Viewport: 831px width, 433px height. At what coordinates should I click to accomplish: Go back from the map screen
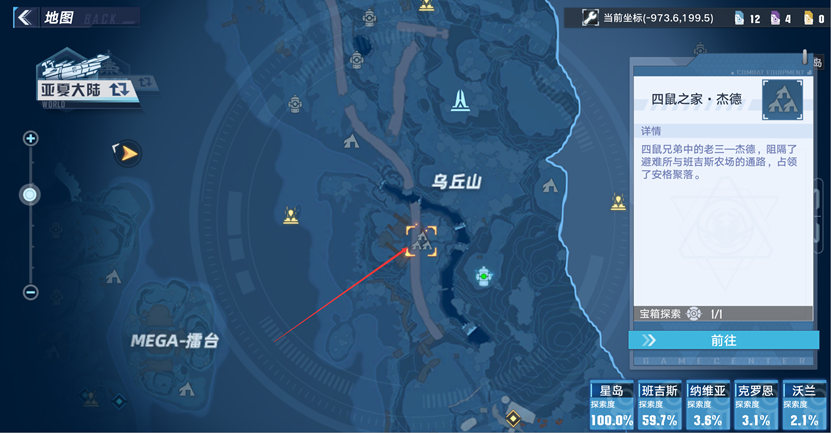pos(24,17)
